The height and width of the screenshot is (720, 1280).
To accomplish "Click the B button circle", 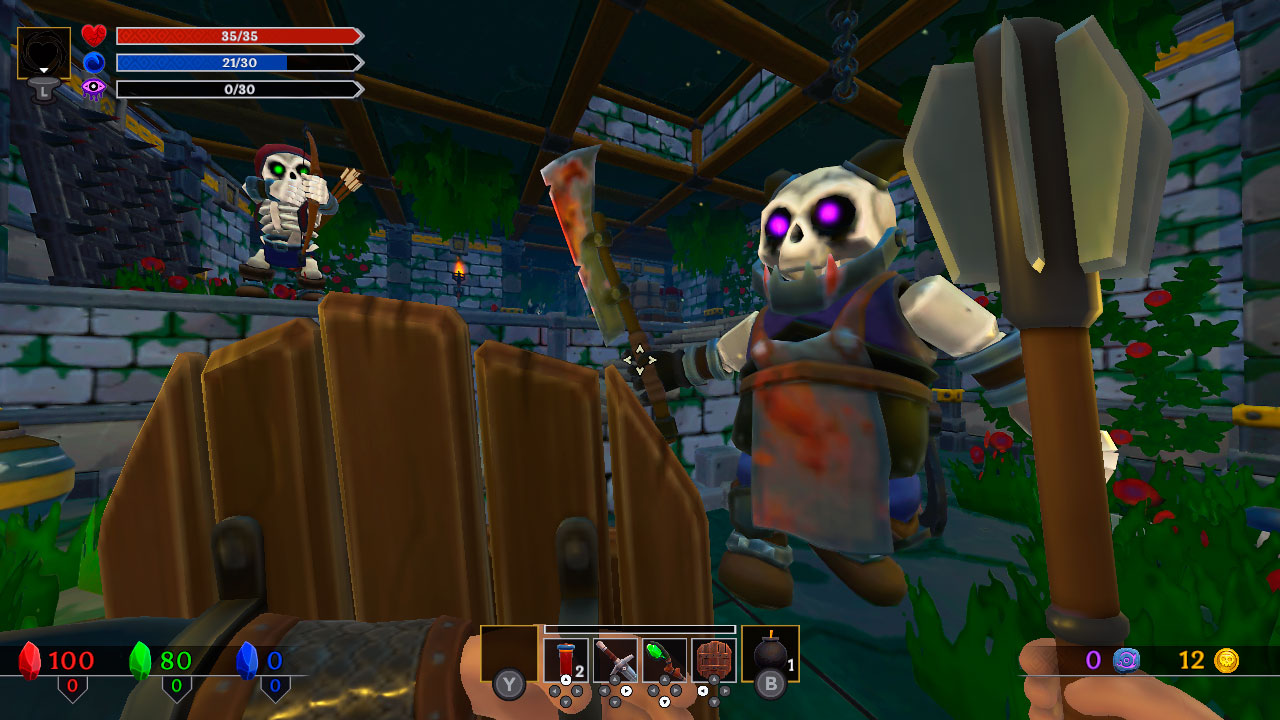I will click(x=771, y=685).
